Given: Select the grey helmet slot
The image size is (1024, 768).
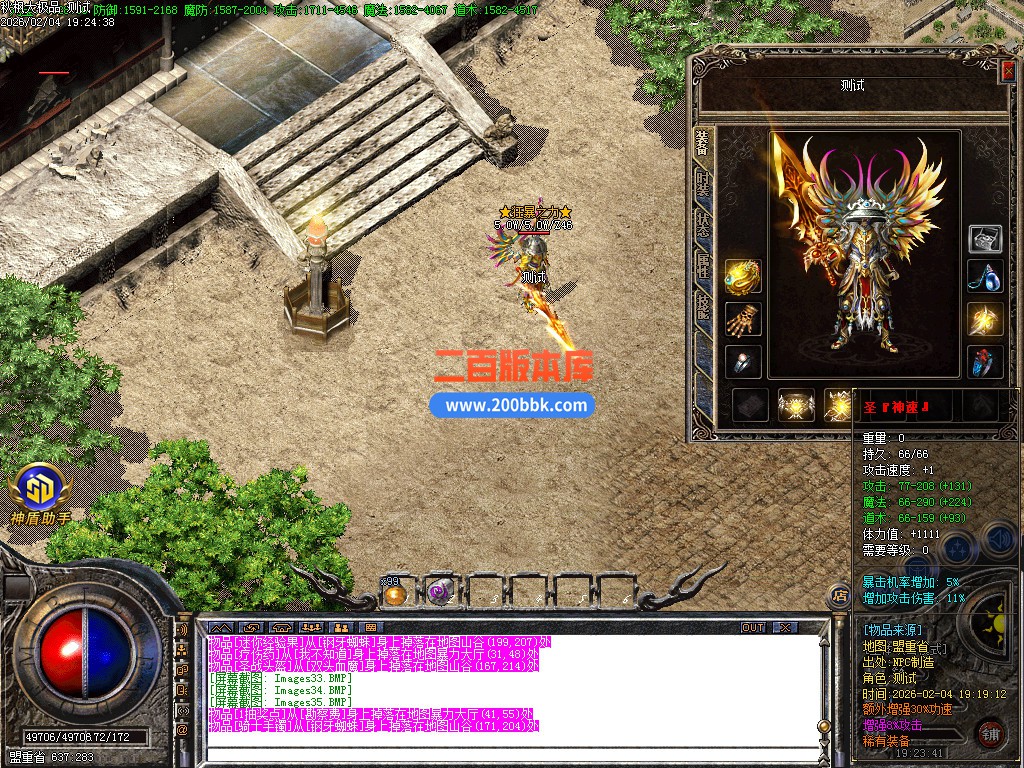Looking at the screenshot, I should [985, 238].
